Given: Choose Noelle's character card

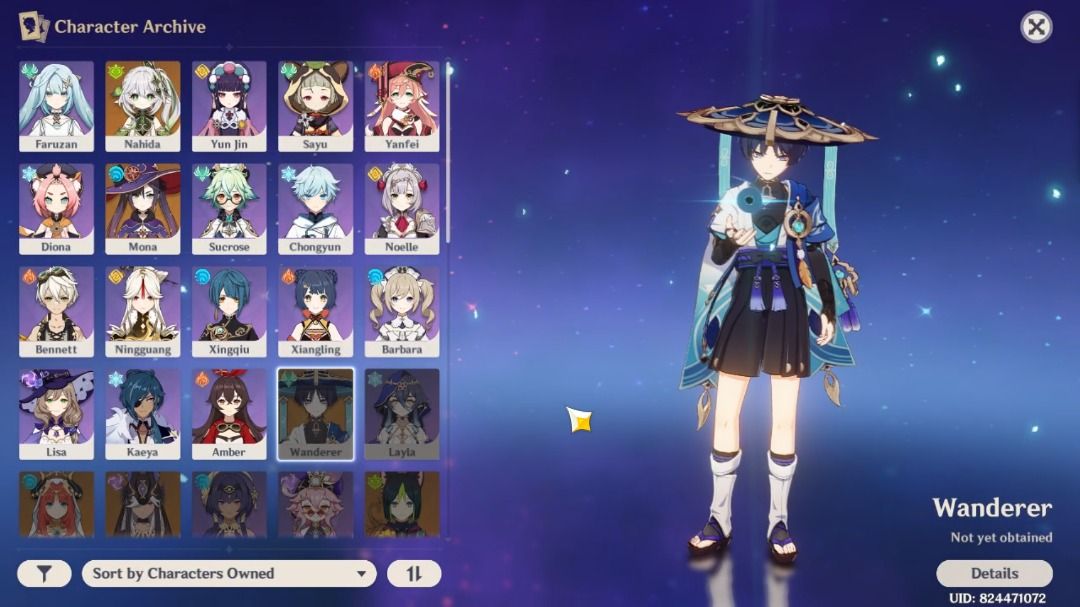Looking at the screenshot, I should [402, 208].
